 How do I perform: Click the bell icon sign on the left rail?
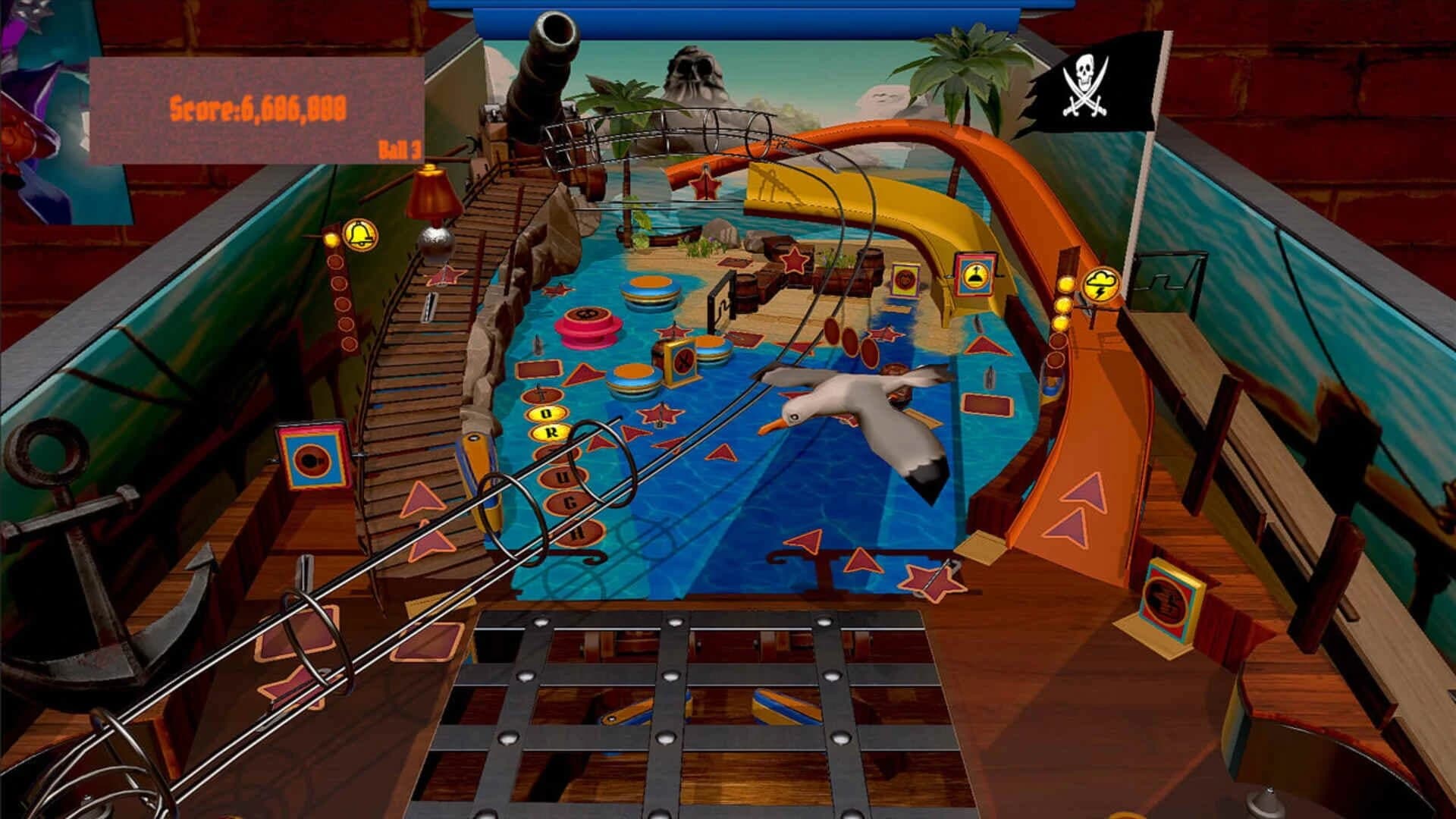359,234
